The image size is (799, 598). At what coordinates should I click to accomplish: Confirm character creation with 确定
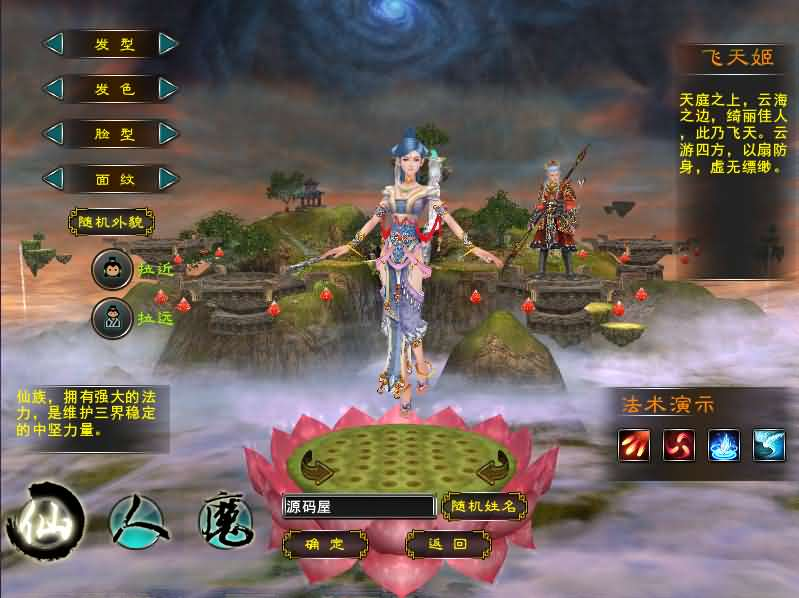324,545
